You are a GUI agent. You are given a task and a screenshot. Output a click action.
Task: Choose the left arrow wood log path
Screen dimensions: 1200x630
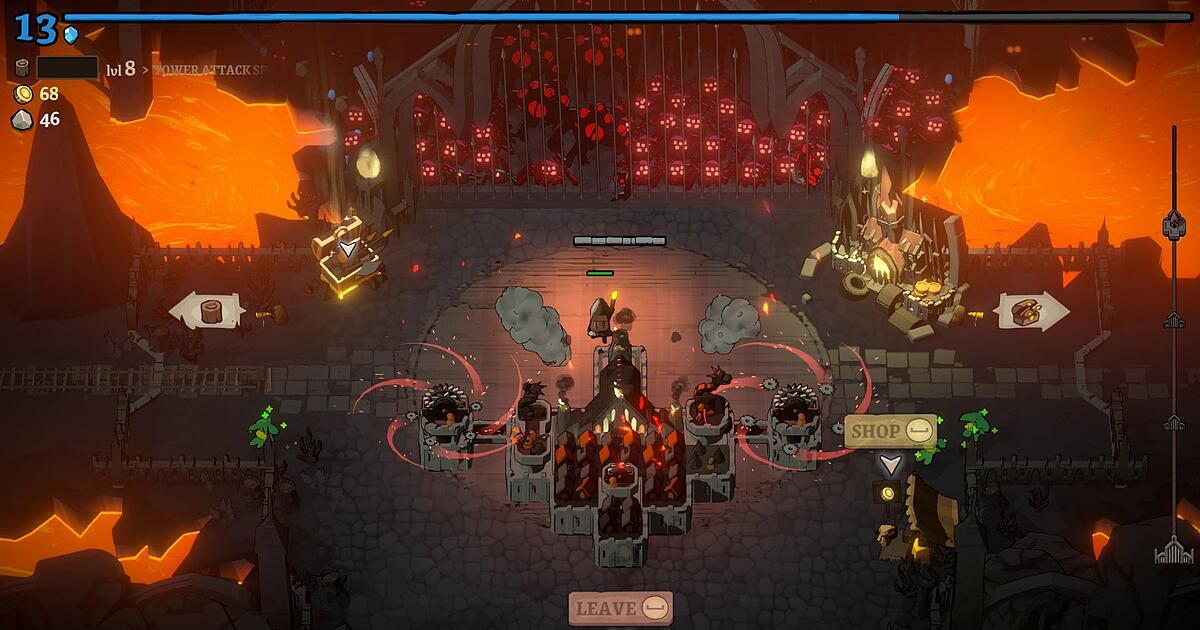[x=207, y=310]
